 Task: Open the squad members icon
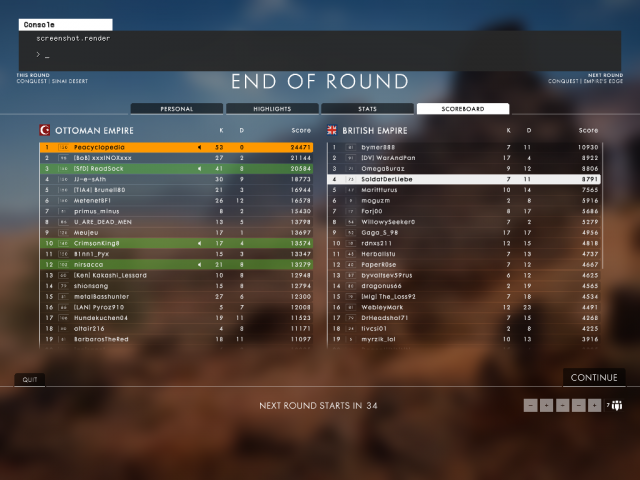pyautogui.click(x=616, y=405)
